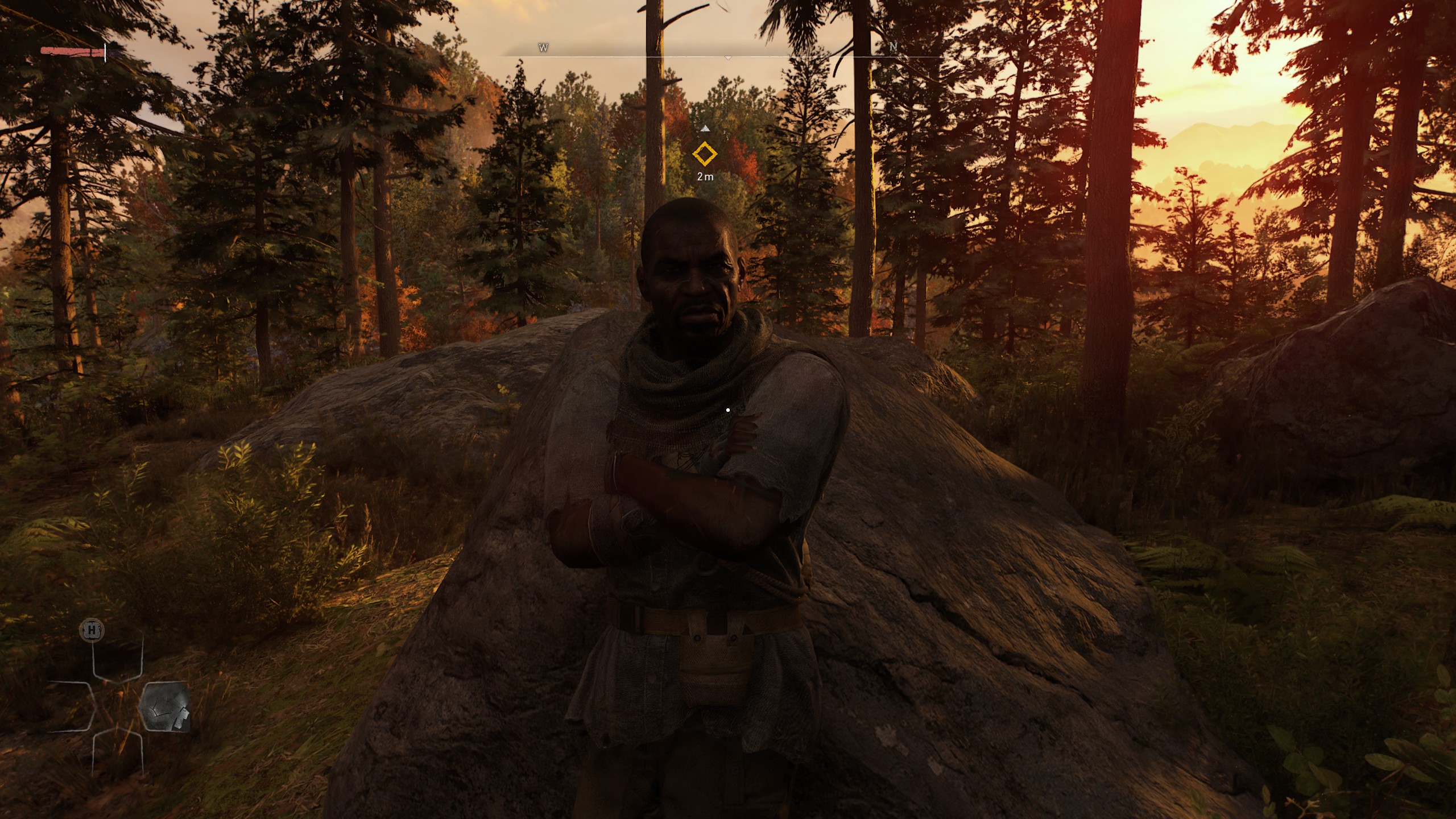
Task: Click the yellow diamond objective marker
Action: [705, 154]
